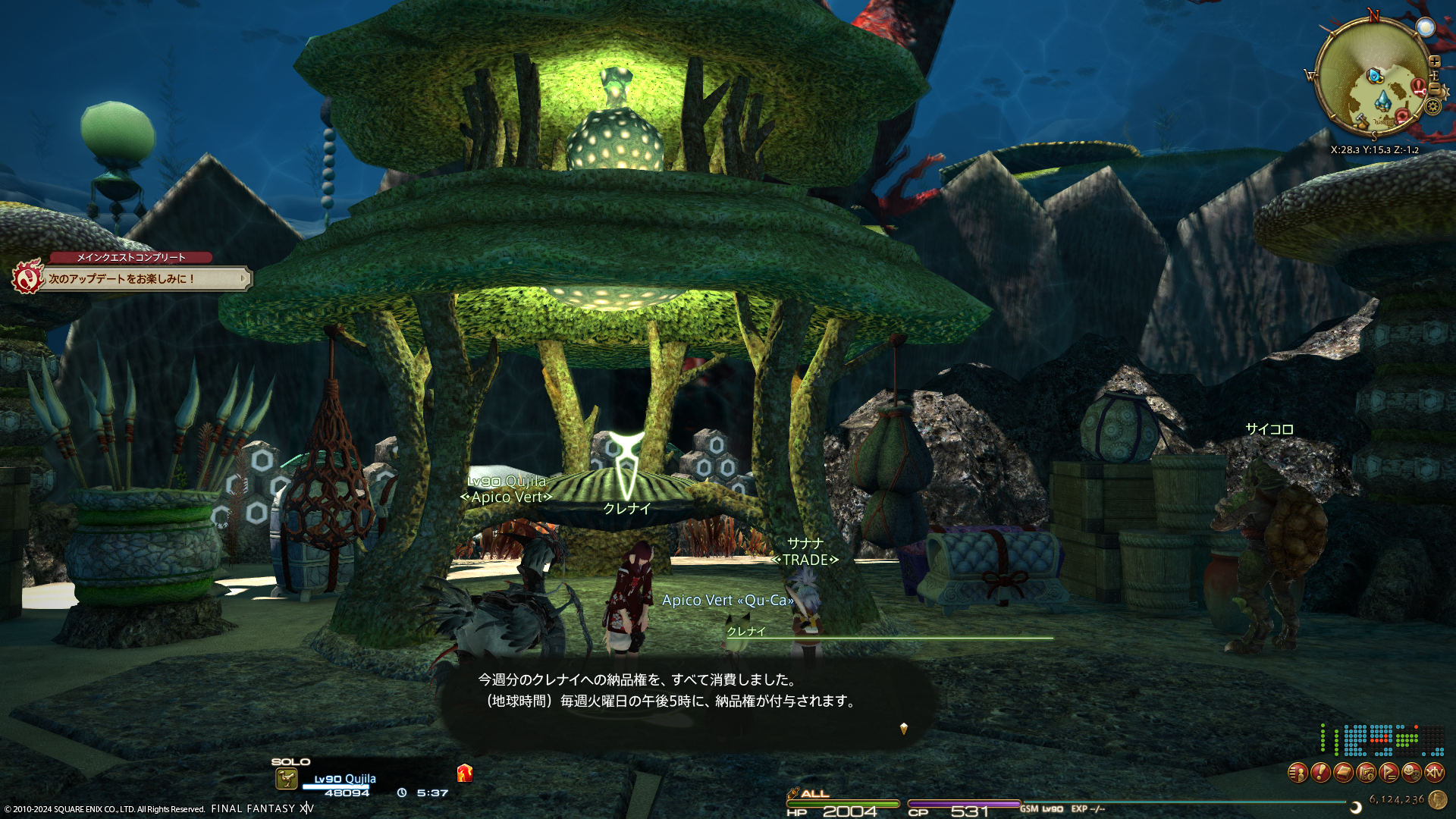Screen dimensions: 1456x819
Task: Open minimap settings gear button
Action: [x=1432, y=106]
